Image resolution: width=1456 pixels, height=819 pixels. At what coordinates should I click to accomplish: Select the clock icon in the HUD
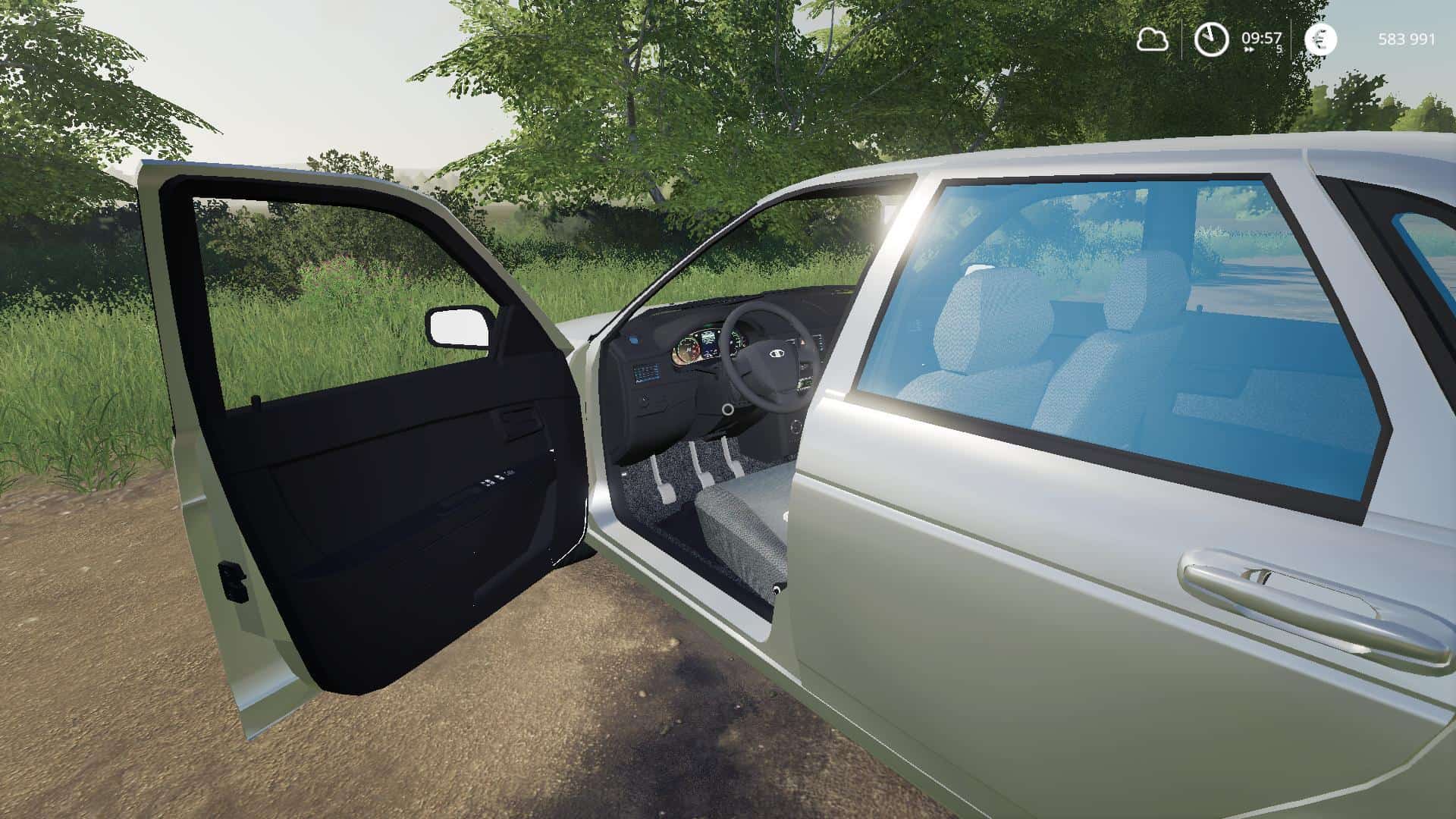coord(1211,39)
